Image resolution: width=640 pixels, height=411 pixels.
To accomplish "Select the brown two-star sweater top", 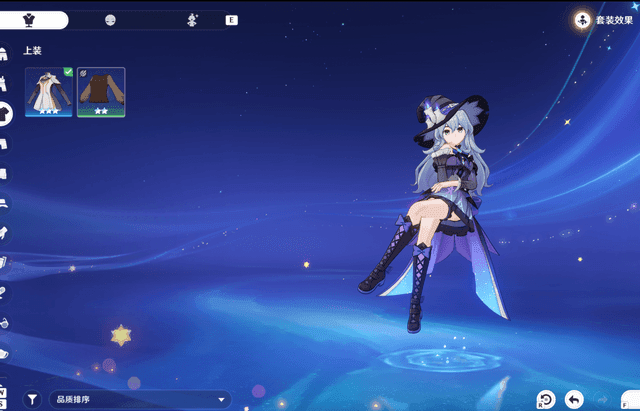I will tap(101, 92).
